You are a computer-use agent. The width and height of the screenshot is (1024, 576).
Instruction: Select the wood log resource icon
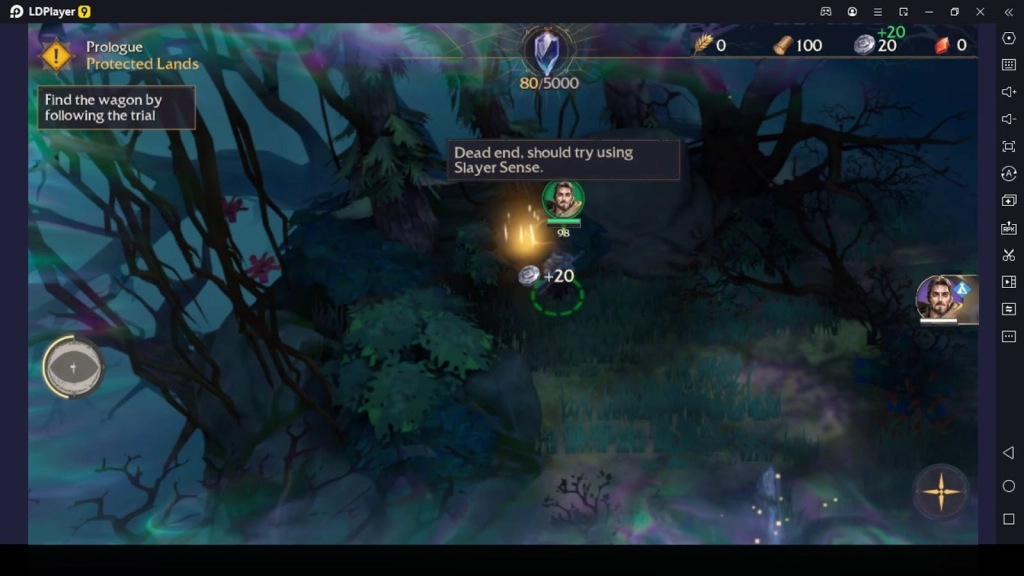tap(783, 45)
